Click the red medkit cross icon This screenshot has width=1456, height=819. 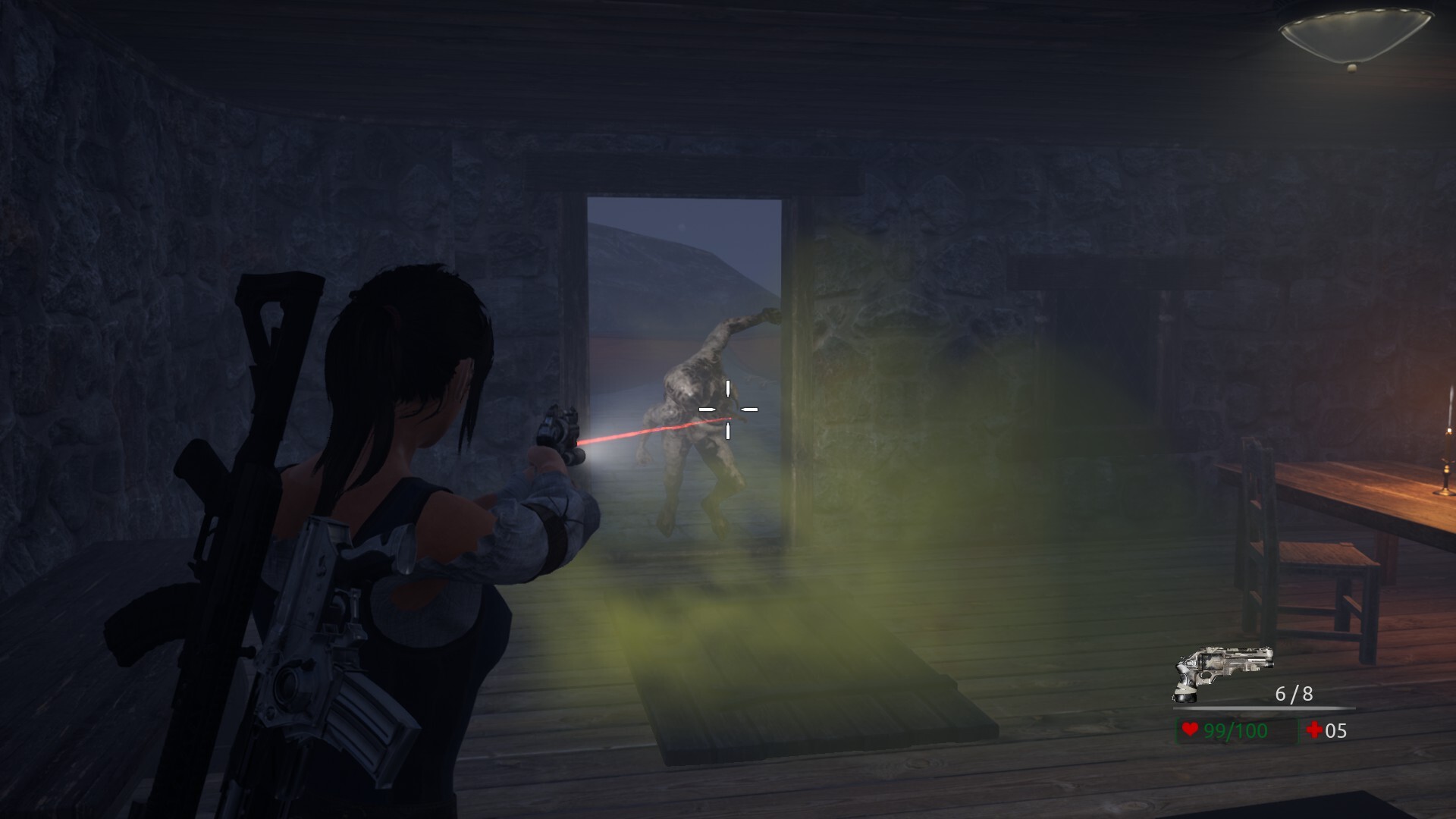point(1313,731)
